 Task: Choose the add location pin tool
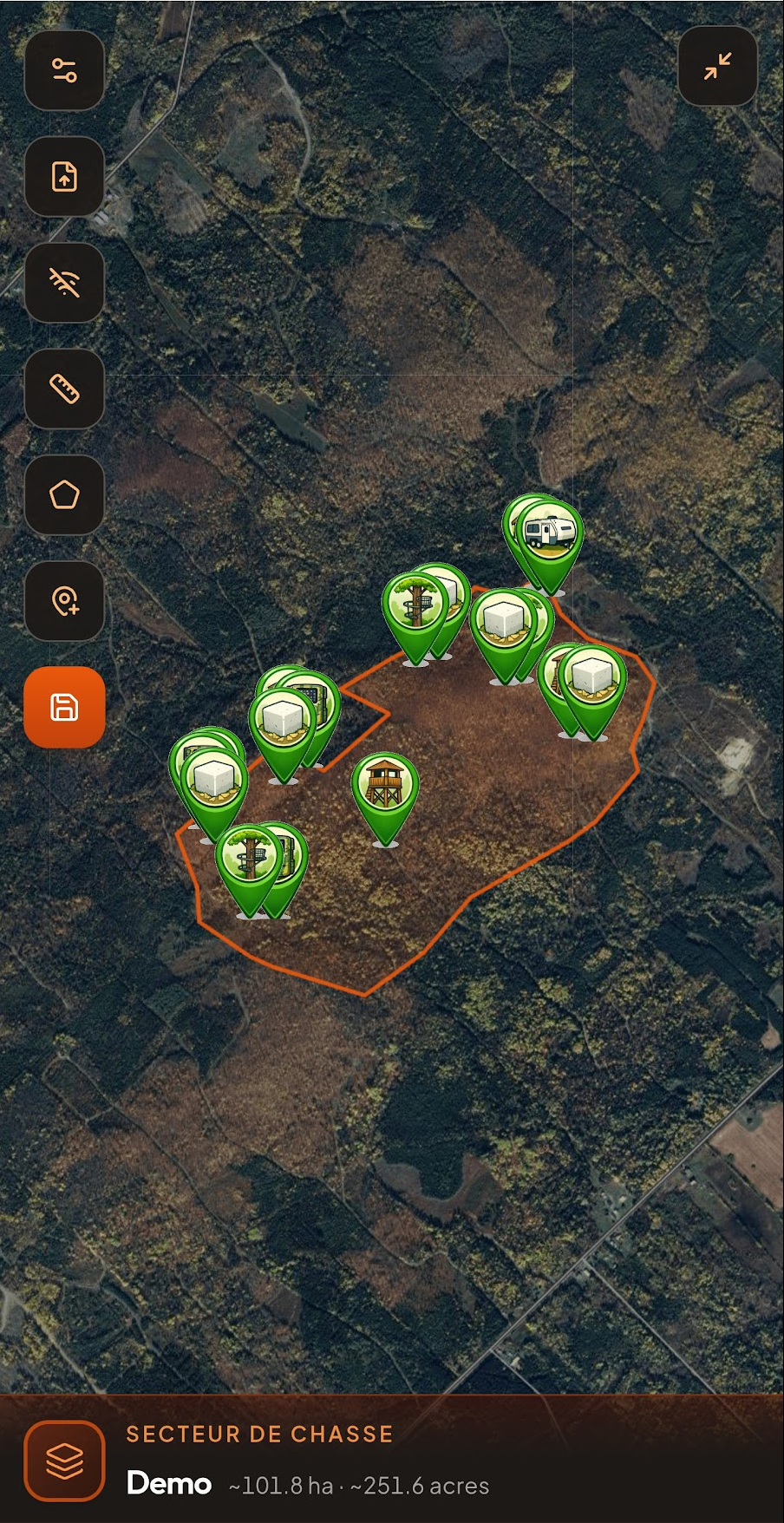(64, 600)
